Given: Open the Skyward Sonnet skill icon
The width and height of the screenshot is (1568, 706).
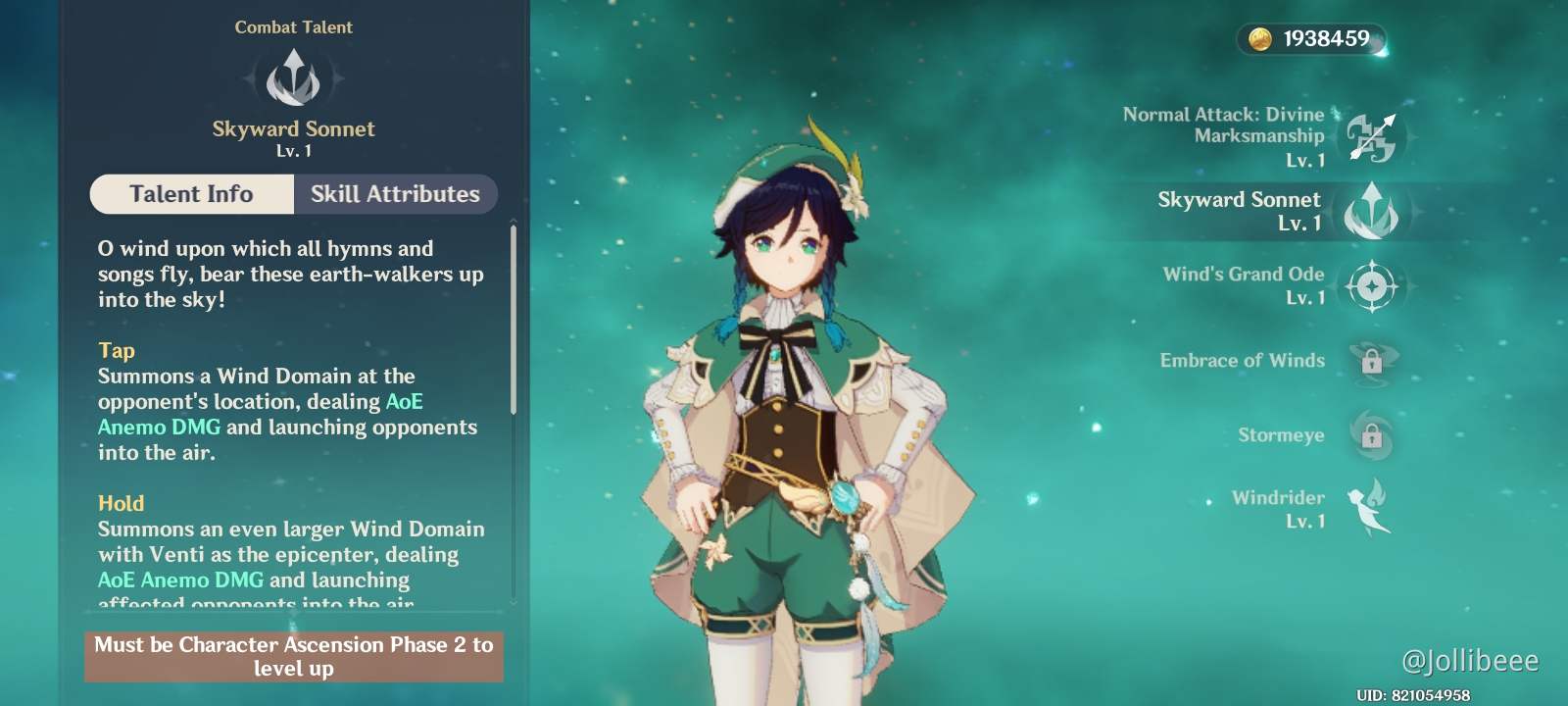Looking at the screenshot, I should click(x=1373, y=211).
